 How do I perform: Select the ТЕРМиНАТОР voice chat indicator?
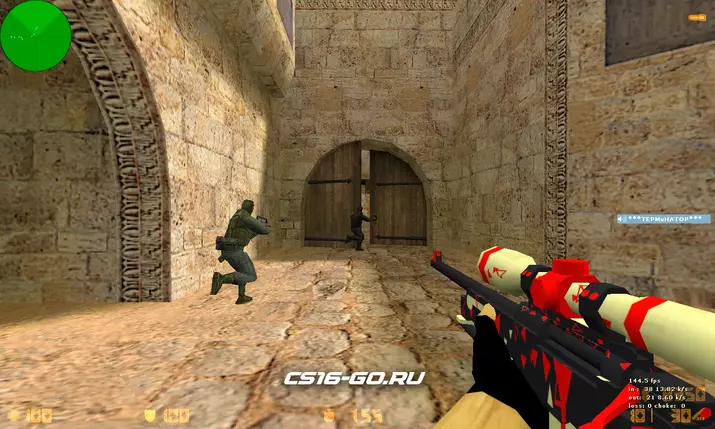pyautogui.click(x=661, y=217)
